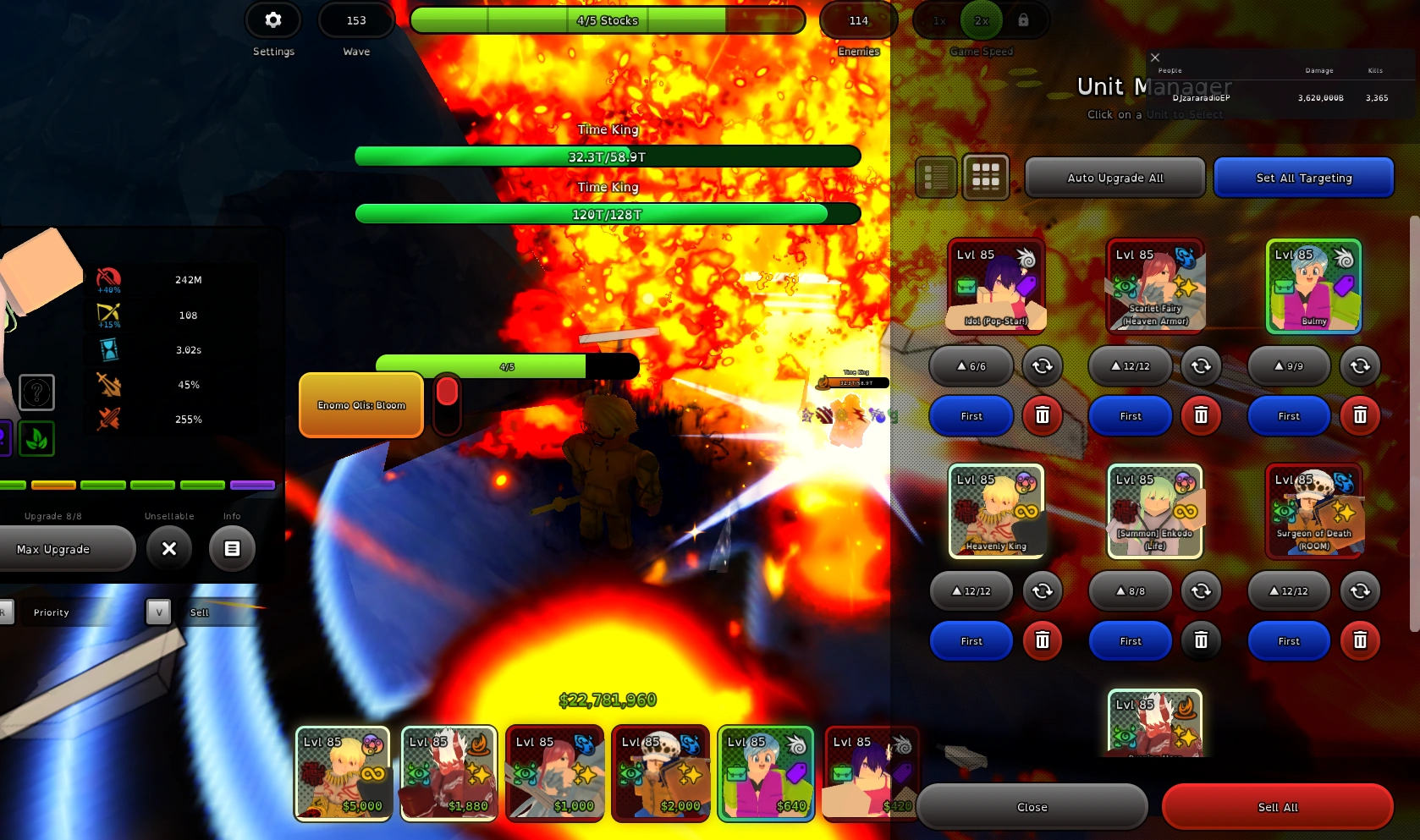Select the $5,000 Heavenly King unit card

[342, 772]
